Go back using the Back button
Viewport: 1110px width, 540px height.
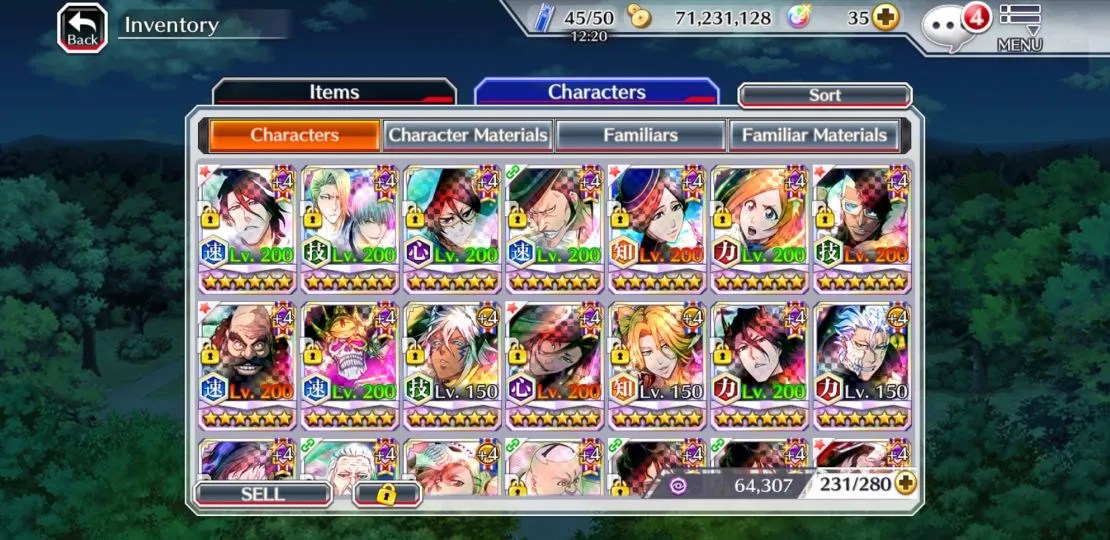tap(82, 27)
